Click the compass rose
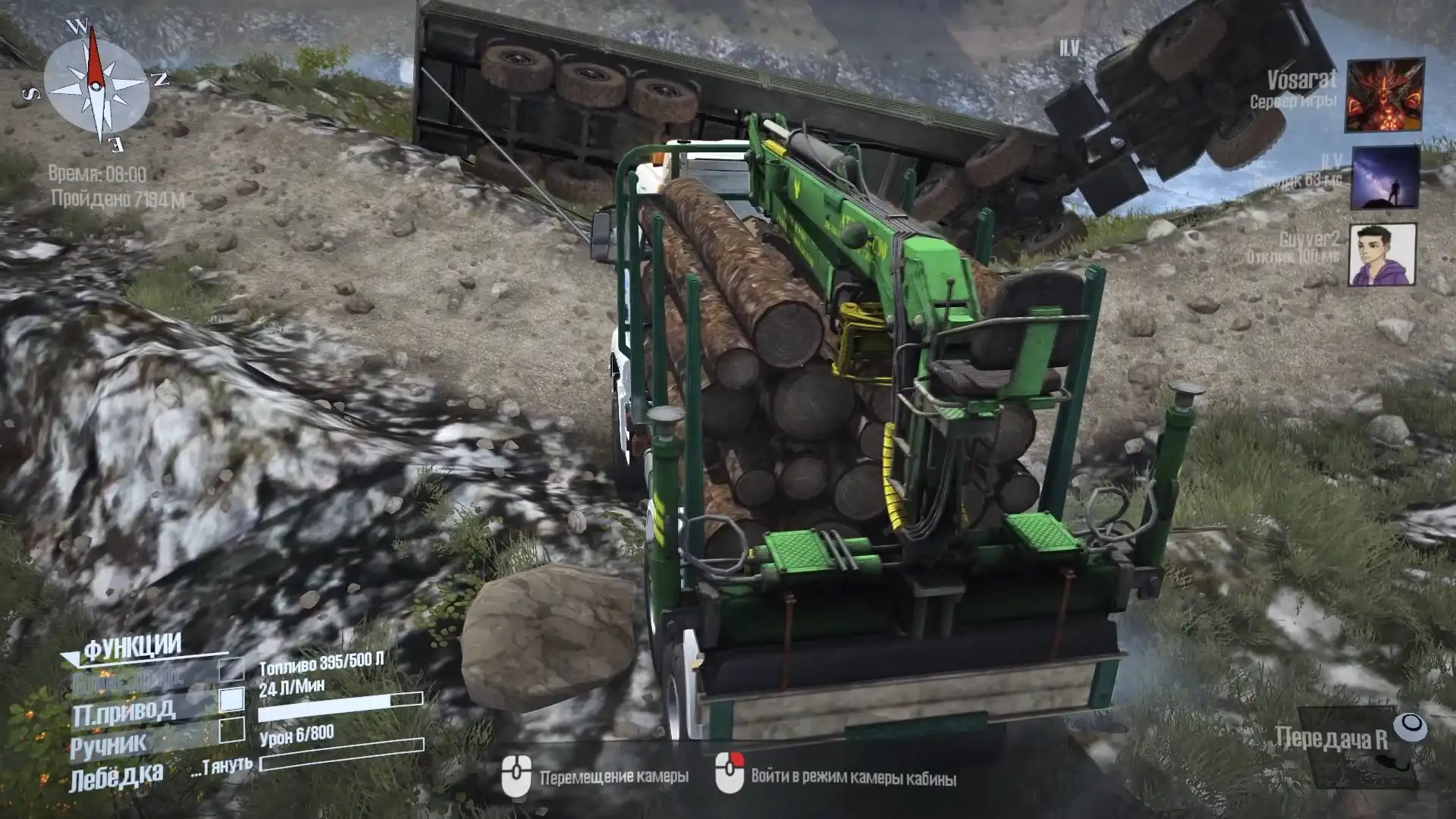1456x819 pixels. click(x=96, y=86)
